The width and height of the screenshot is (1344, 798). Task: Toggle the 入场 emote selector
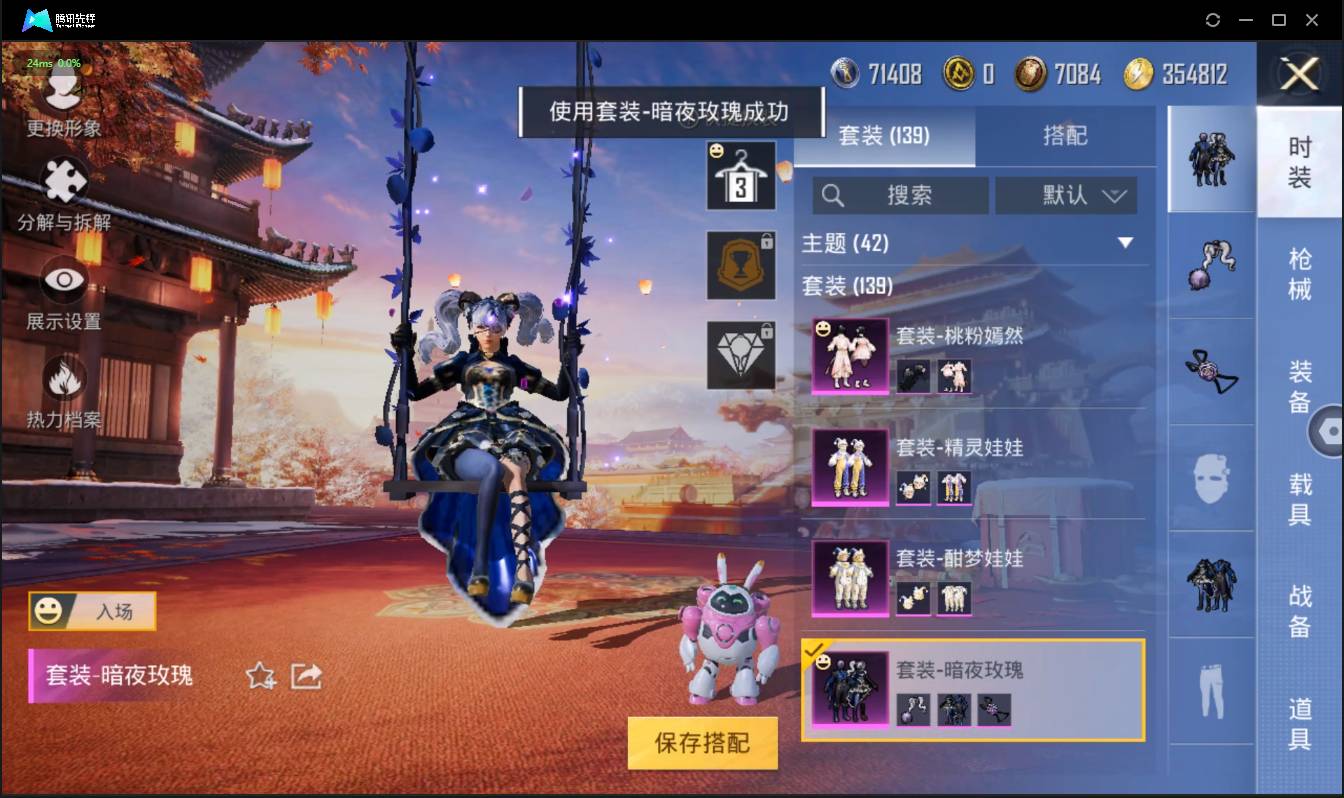tap(91, 611)
